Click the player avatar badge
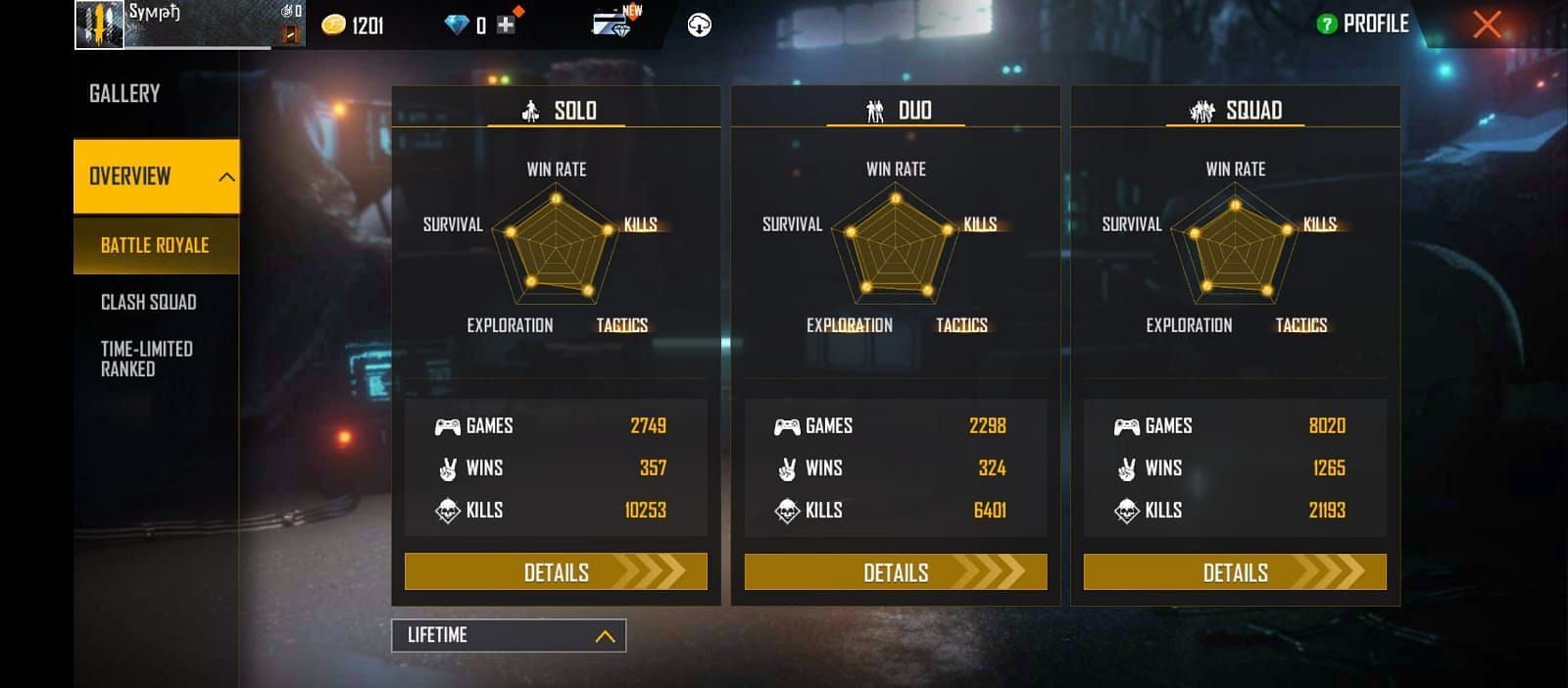1568x688 pixels. [100, 25]
